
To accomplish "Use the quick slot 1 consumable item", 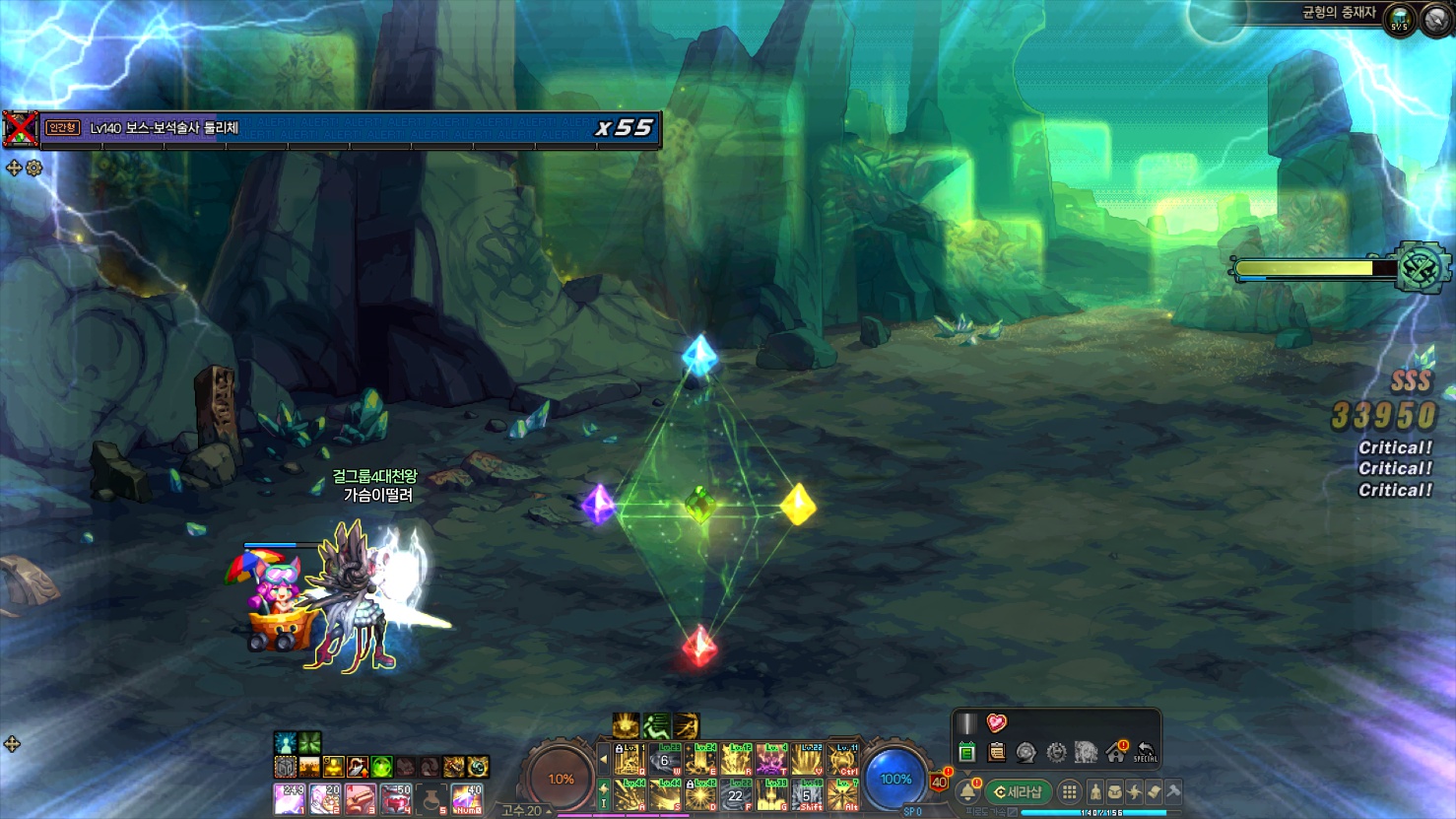I will click(289, 798).
